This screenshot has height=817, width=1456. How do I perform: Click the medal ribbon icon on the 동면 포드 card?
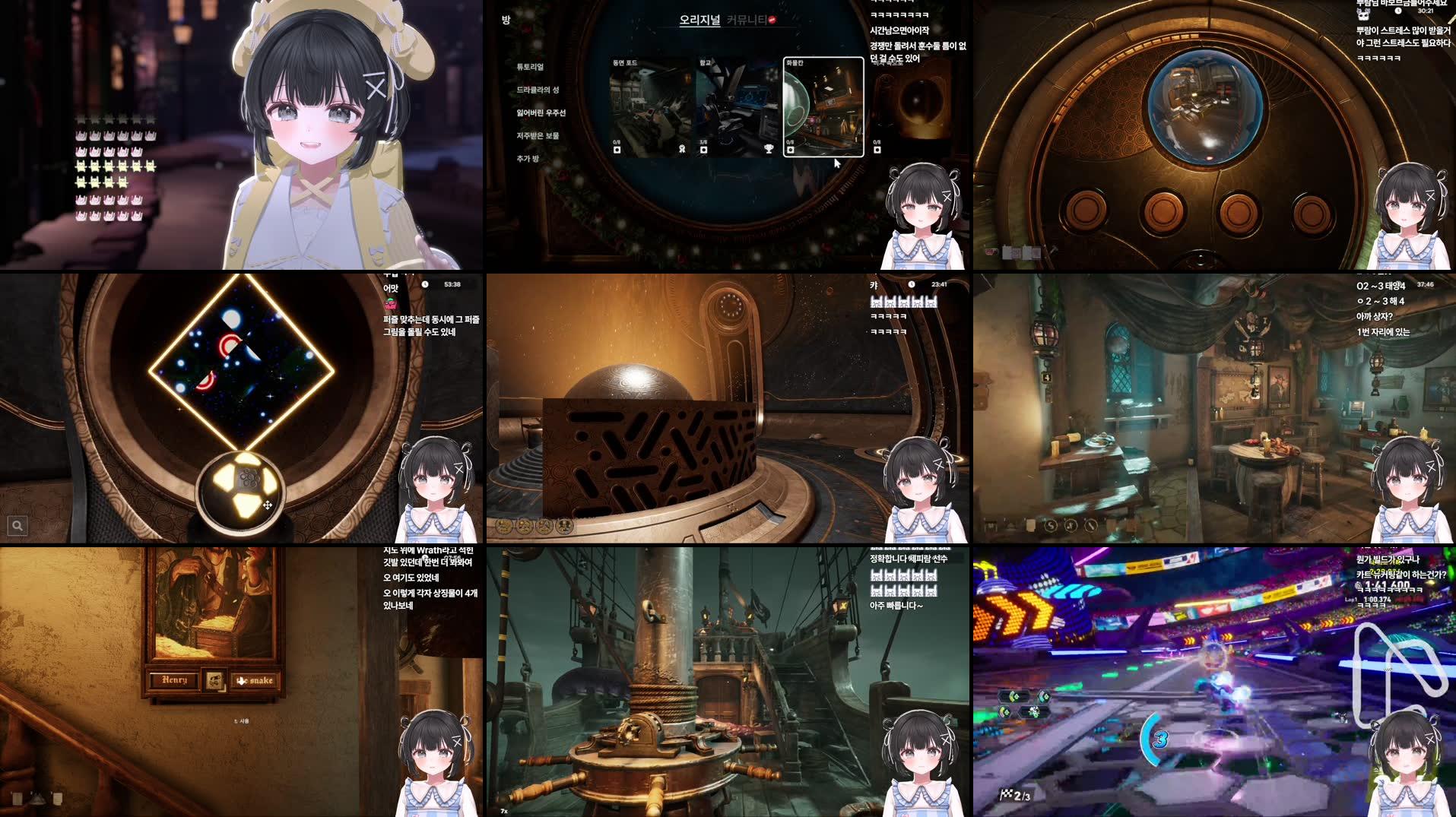tap(682, 149)
